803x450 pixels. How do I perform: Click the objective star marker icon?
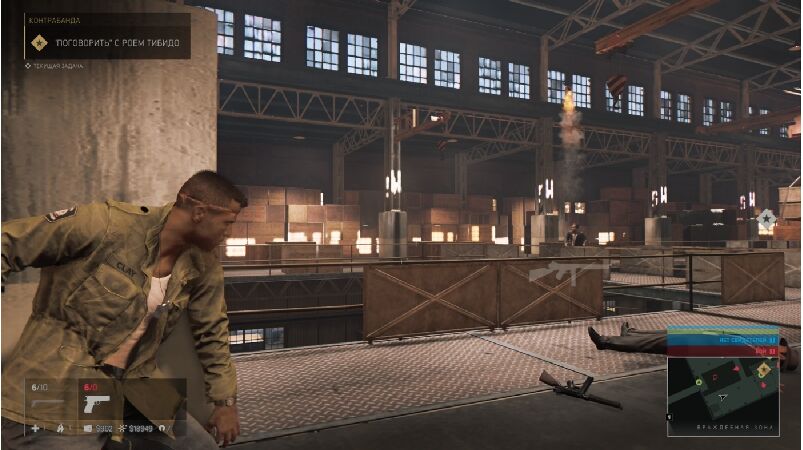point(766,217)
